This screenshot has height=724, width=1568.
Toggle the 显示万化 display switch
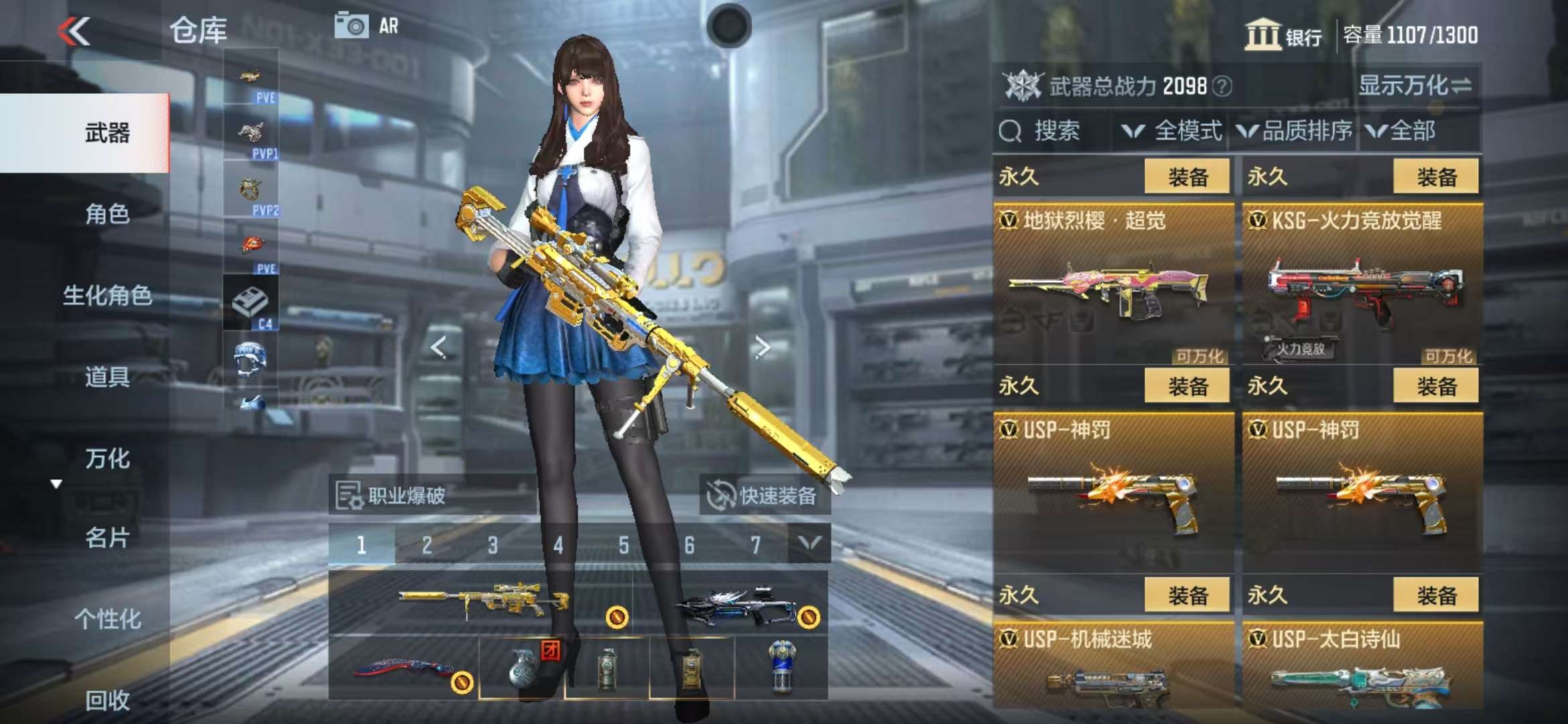point(1415,86)
